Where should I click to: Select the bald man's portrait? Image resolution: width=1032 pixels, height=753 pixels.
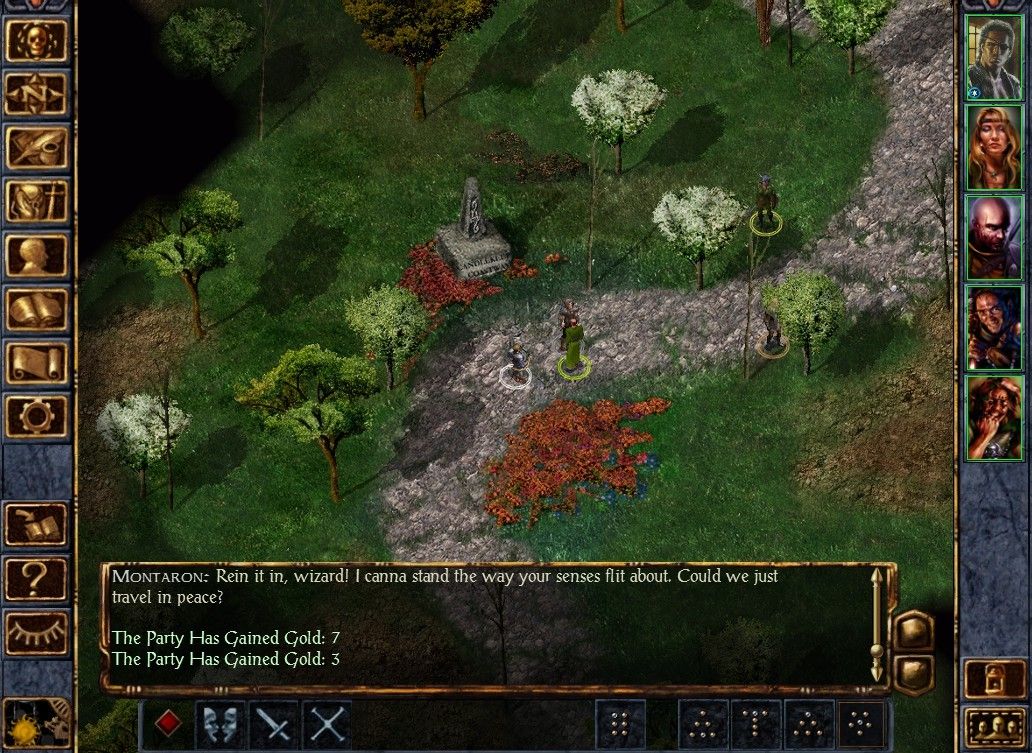click(x=994, y=237)
